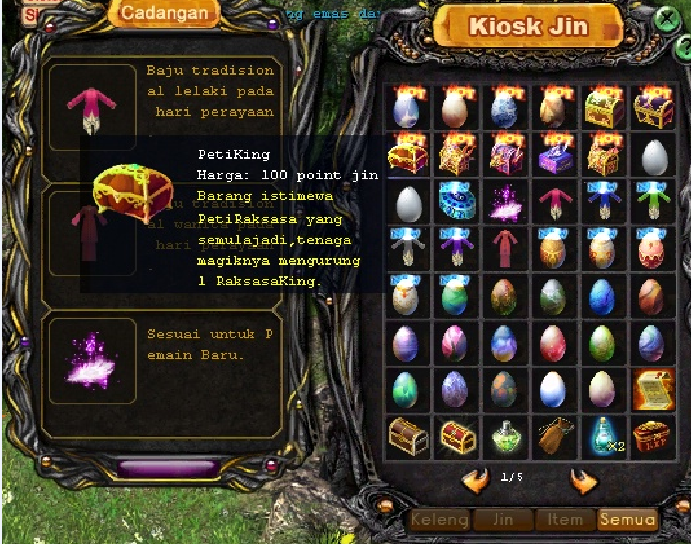Viewport: 691px width, 544px height.
Task: Open the Jin category tab
Action: pos(502,520)
